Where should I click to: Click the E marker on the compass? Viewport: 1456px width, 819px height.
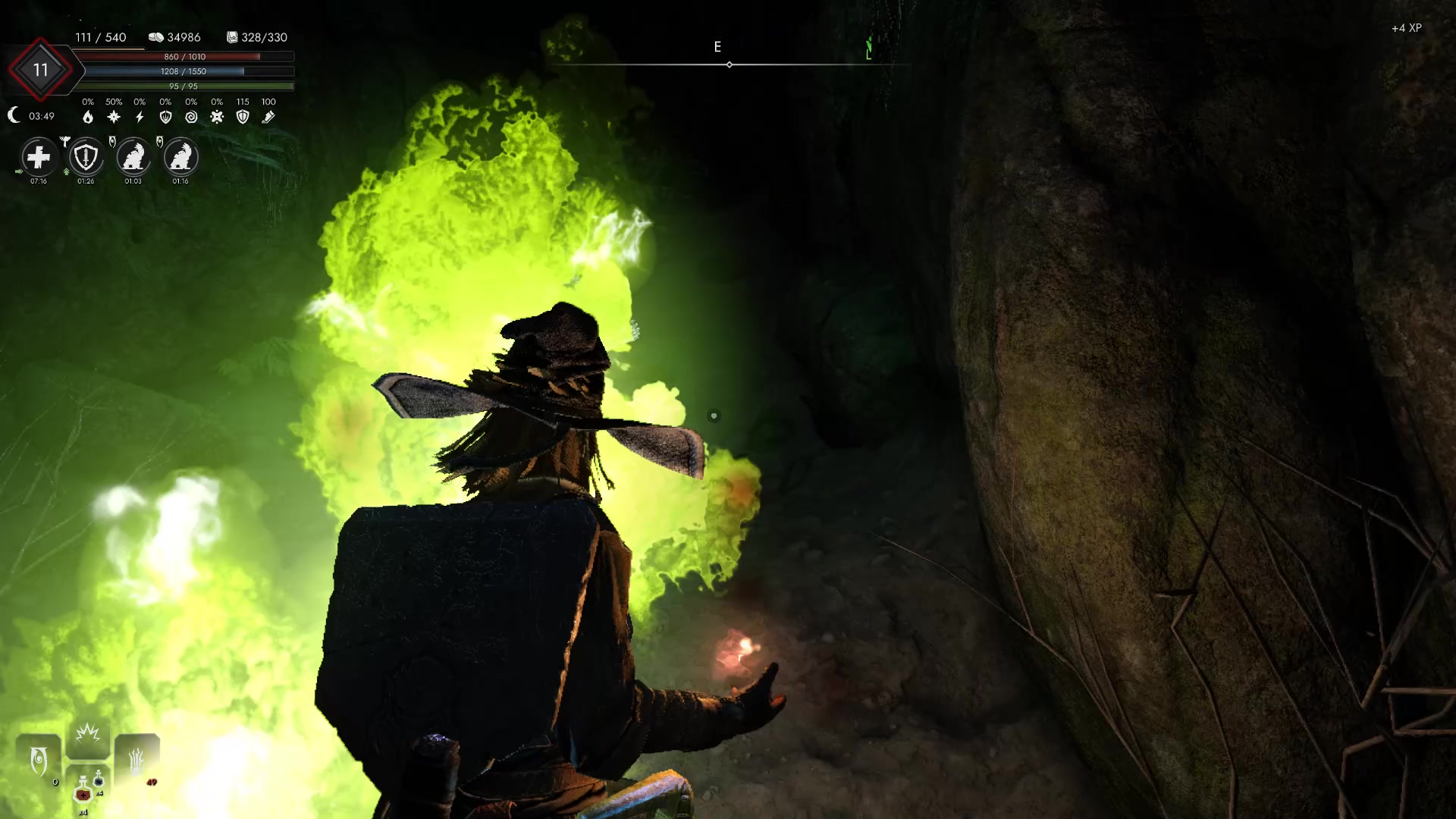[717, 47]
